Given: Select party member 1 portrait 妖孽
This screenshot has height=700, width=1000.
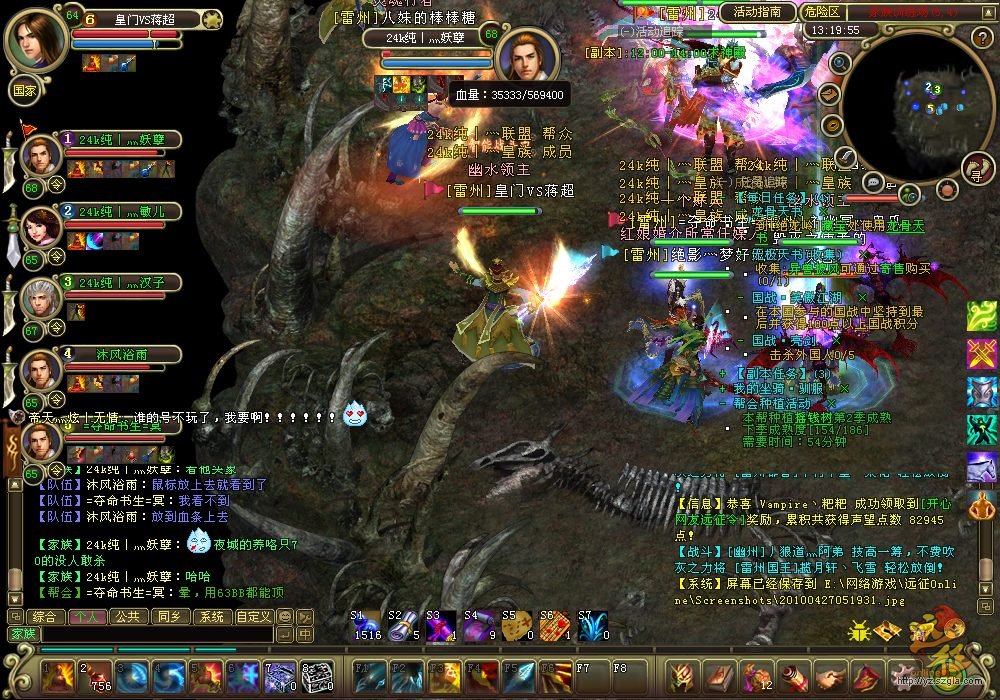Looking at the screenshot, I should tap(41, 156).
